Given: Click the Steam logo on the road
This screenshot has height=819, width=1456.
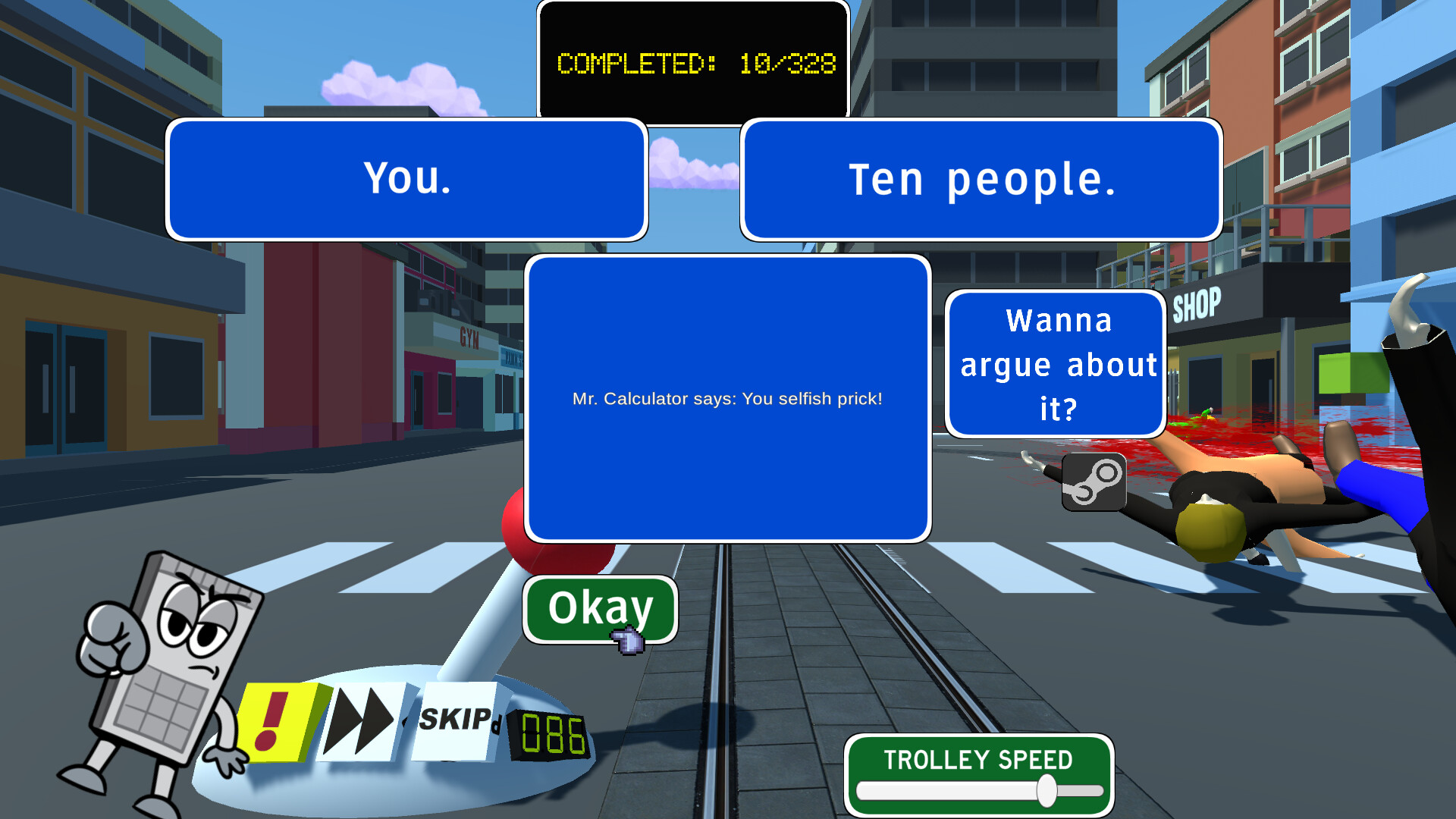Looking at the screenshot, I should [1092, 481].
